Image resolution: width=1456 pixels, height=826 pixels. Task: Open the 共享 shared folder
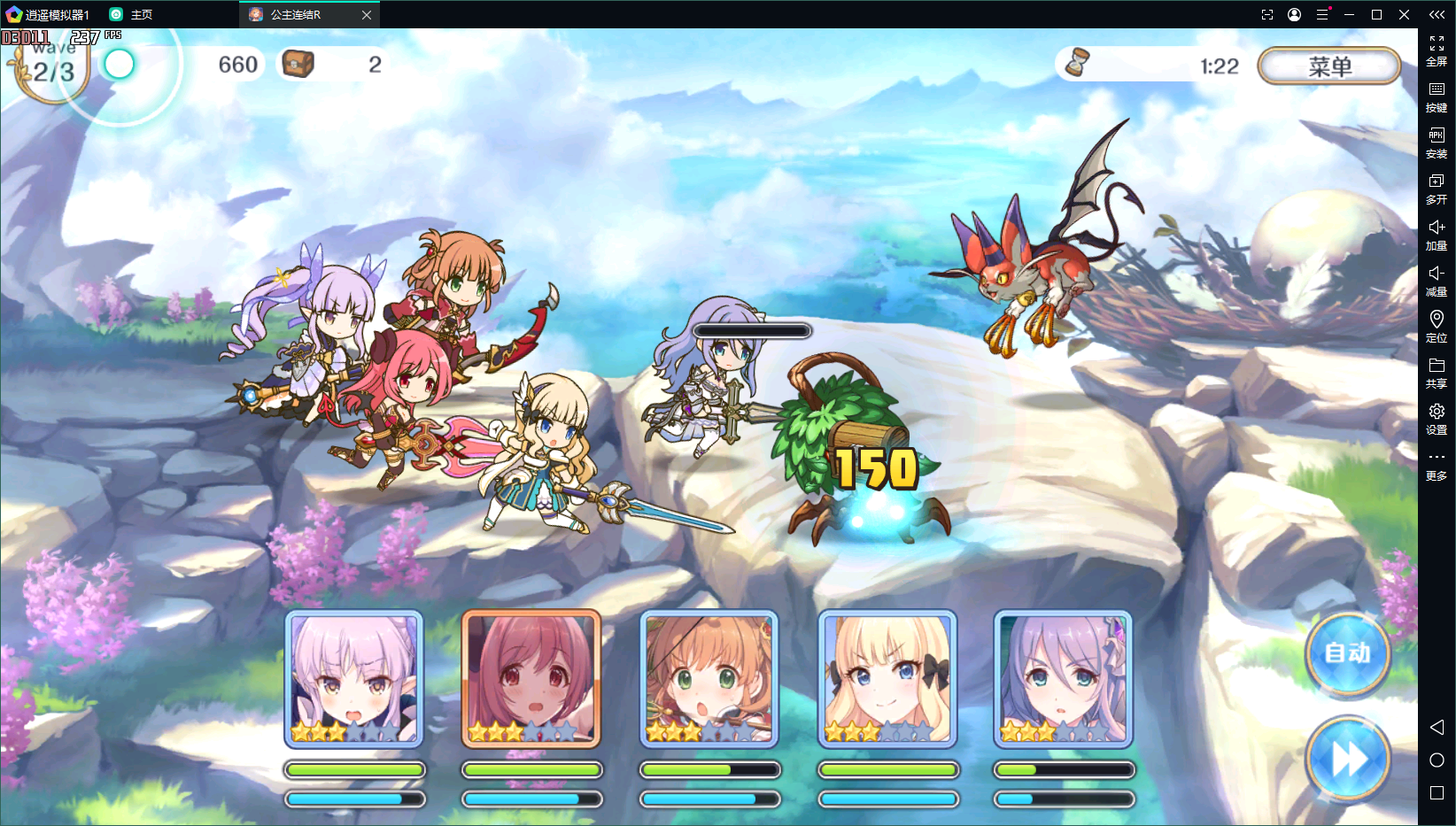coord(1437,372)
